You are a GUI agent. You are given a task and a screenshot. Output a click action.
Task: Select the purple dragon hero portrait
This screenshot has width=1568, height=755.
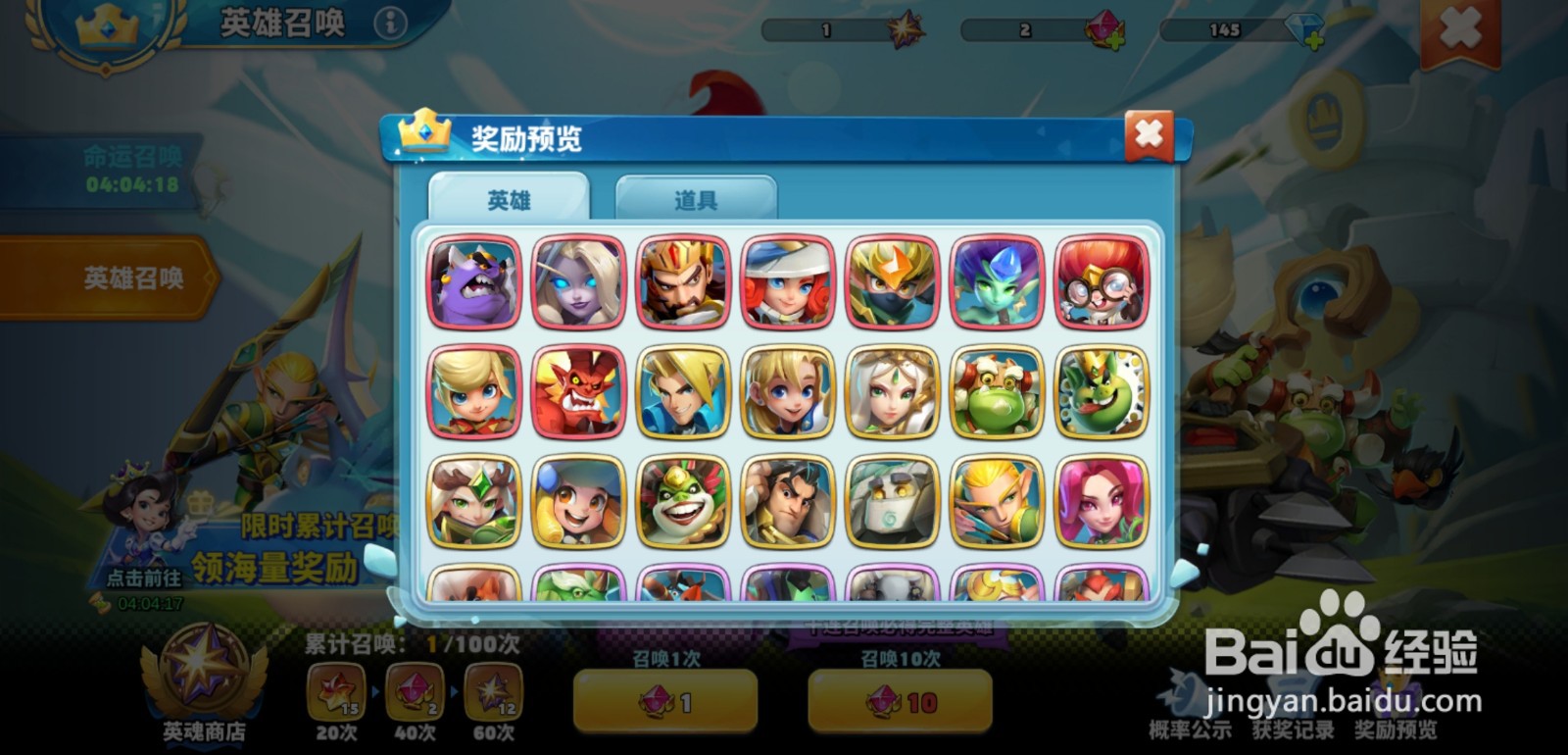pos(474,282)
